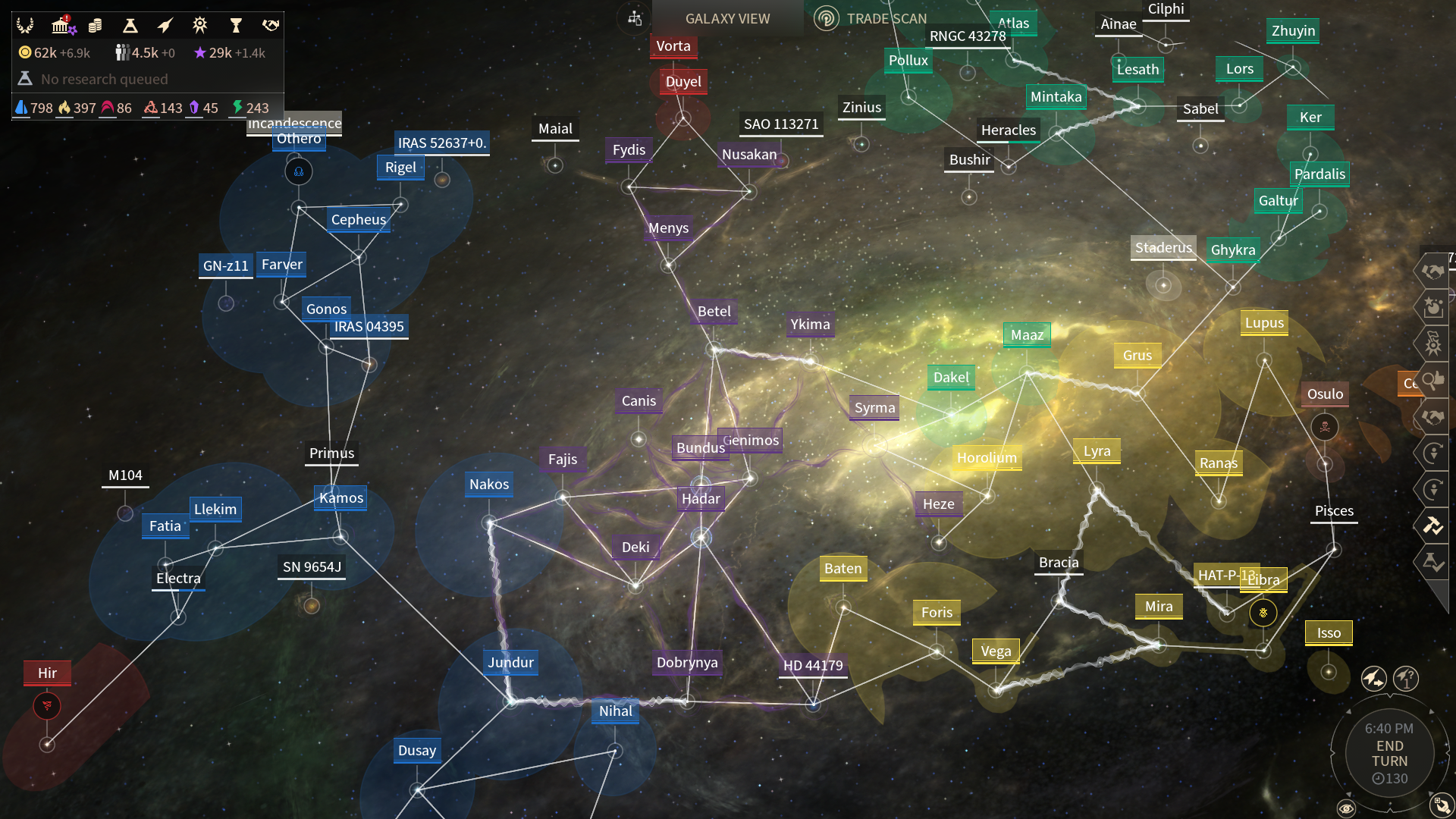Select the magnifying-glass approval hexagon on the right

1435,379
